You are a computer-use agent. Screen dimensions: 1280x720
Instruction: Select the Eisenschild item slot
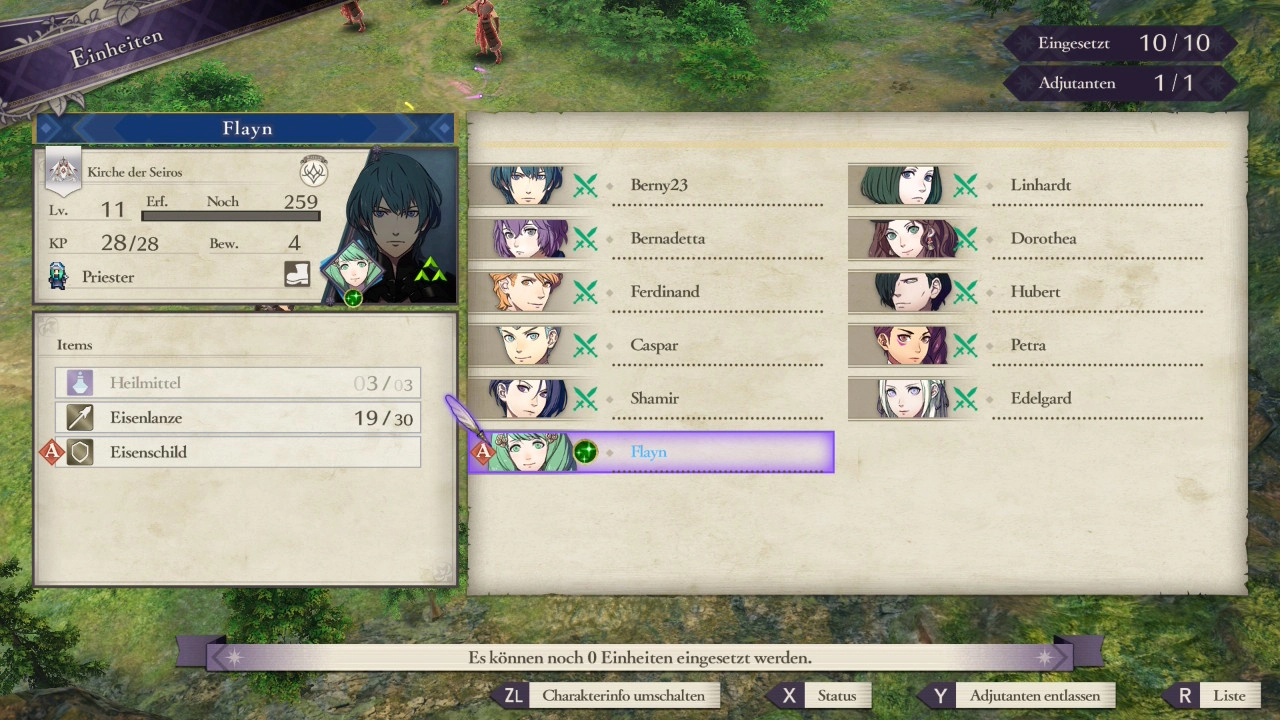238,452
